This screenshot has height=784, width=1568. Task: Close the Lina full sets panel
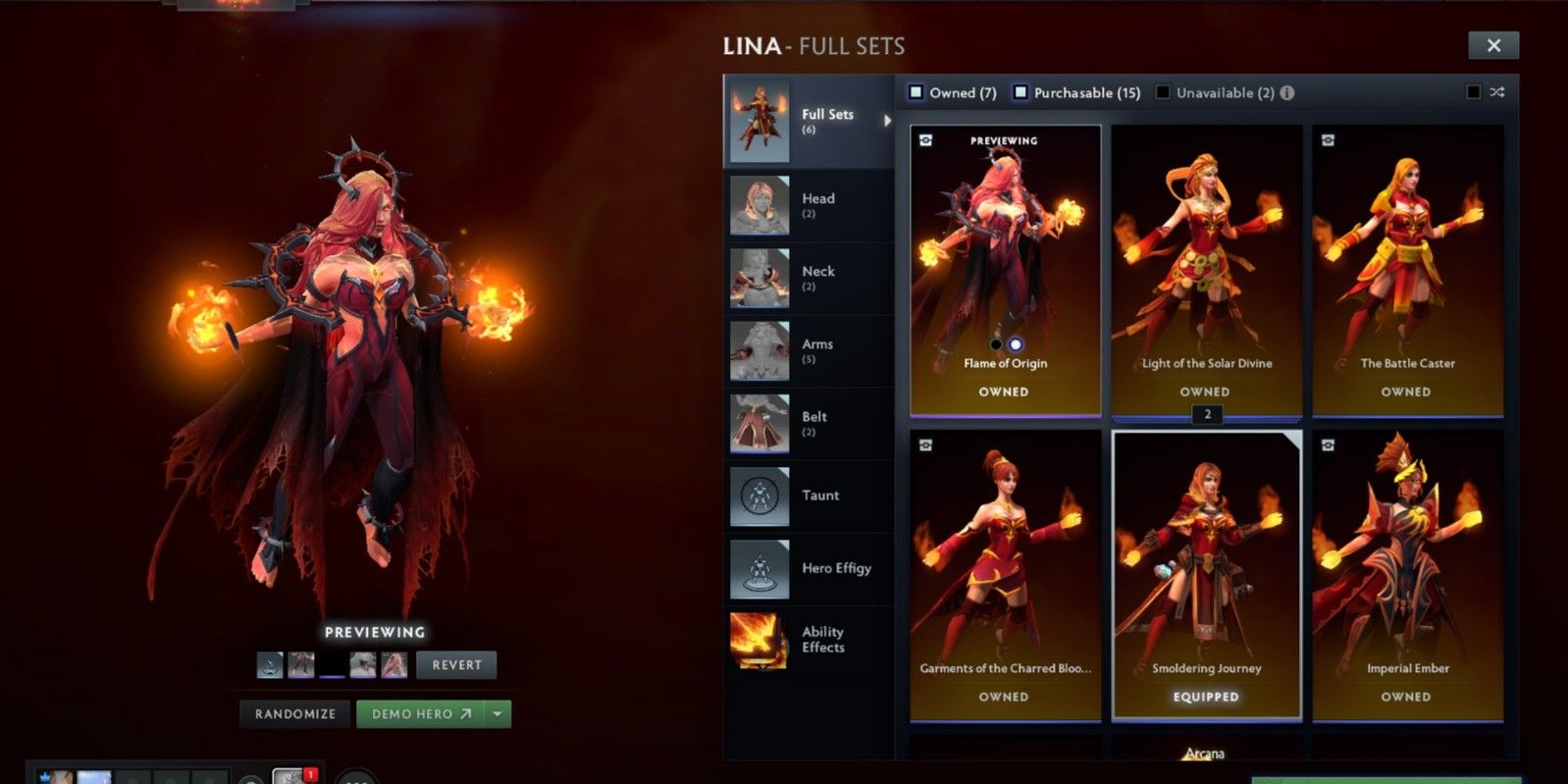pyautogui.click(x=1492, y=45)
